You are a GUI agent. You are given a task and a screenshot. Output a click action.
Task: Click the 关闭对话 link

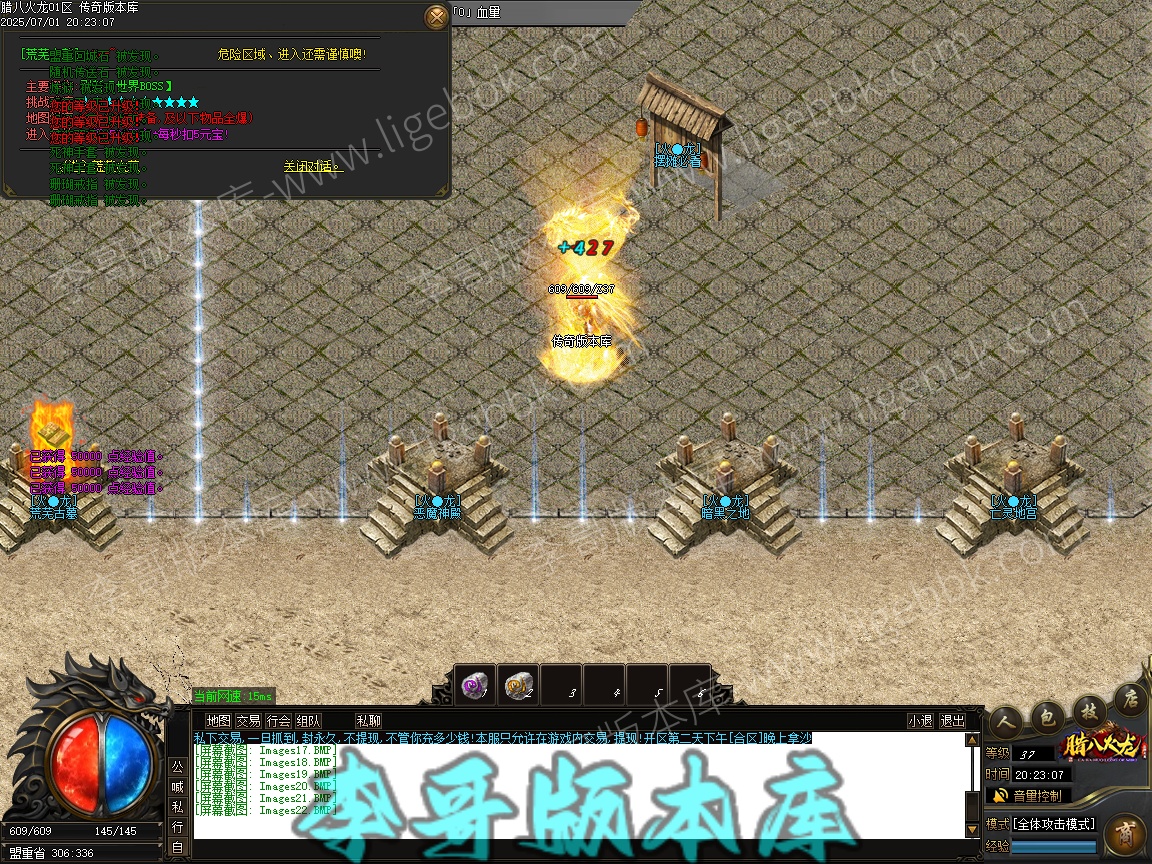pos(312,166)
